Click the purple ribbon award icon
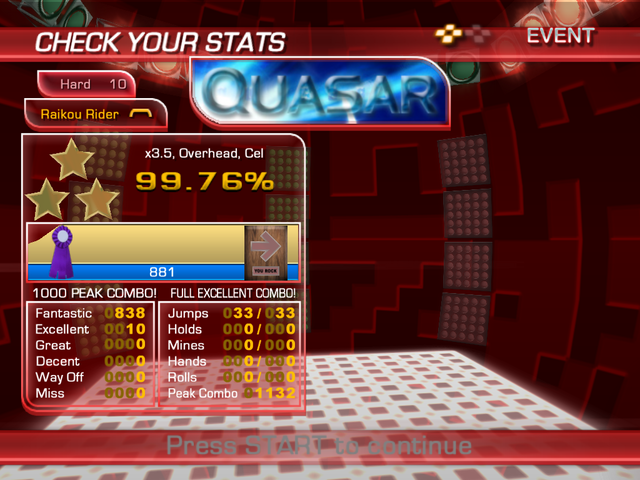Viewport: 640px width, 480px height. pyautogui.click(x=63, y=251)
